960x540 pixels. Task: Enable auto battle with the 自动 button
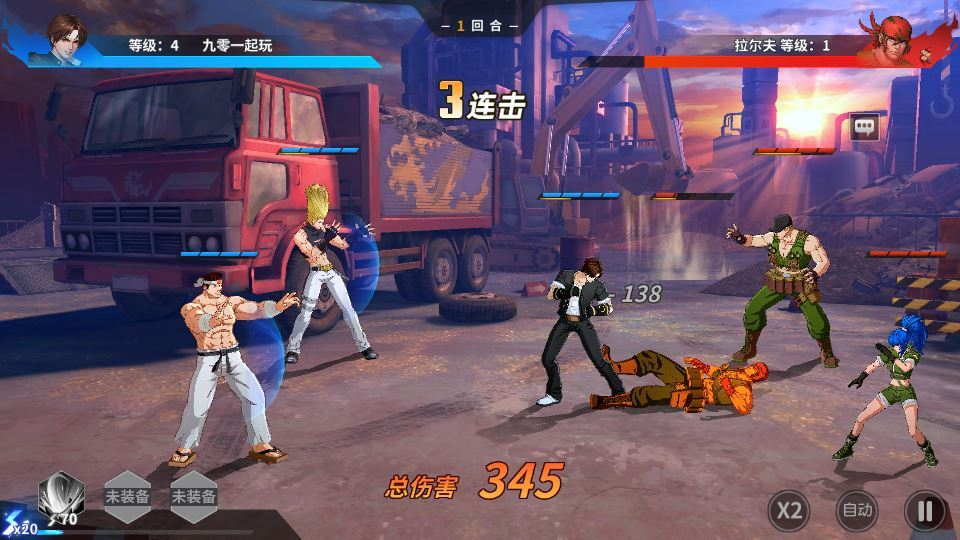pos(857,511)
